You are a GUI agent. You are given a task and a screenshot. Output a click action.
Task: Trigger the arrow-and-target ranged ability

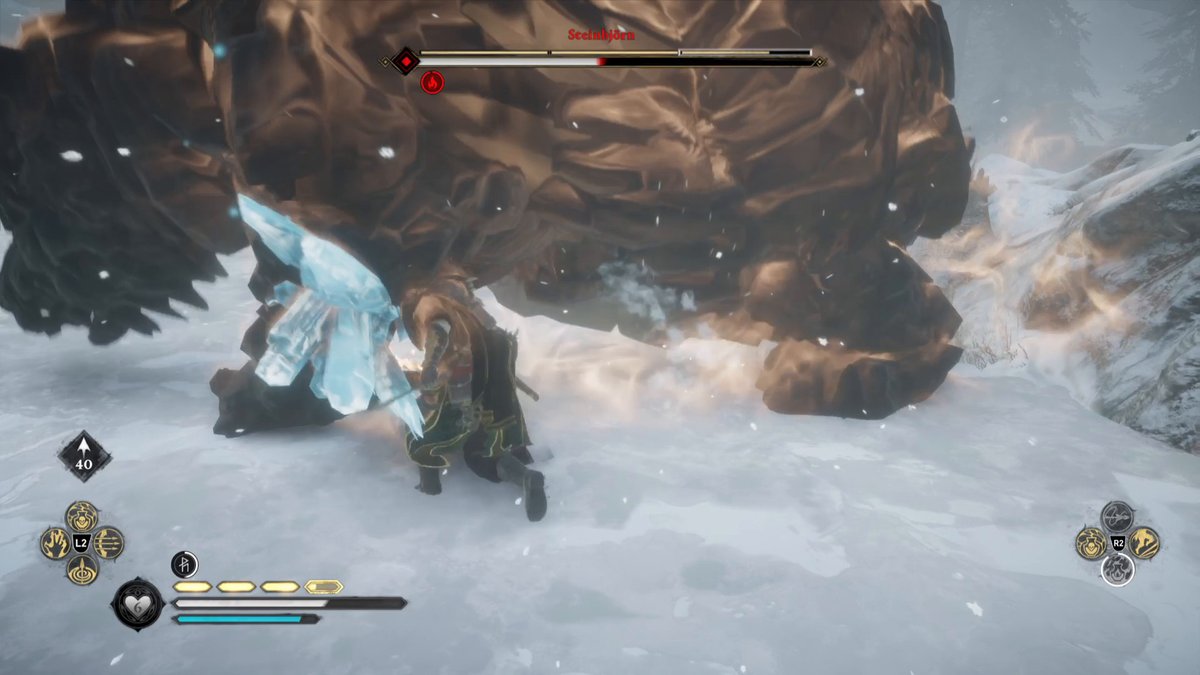[x=82, y=571]
